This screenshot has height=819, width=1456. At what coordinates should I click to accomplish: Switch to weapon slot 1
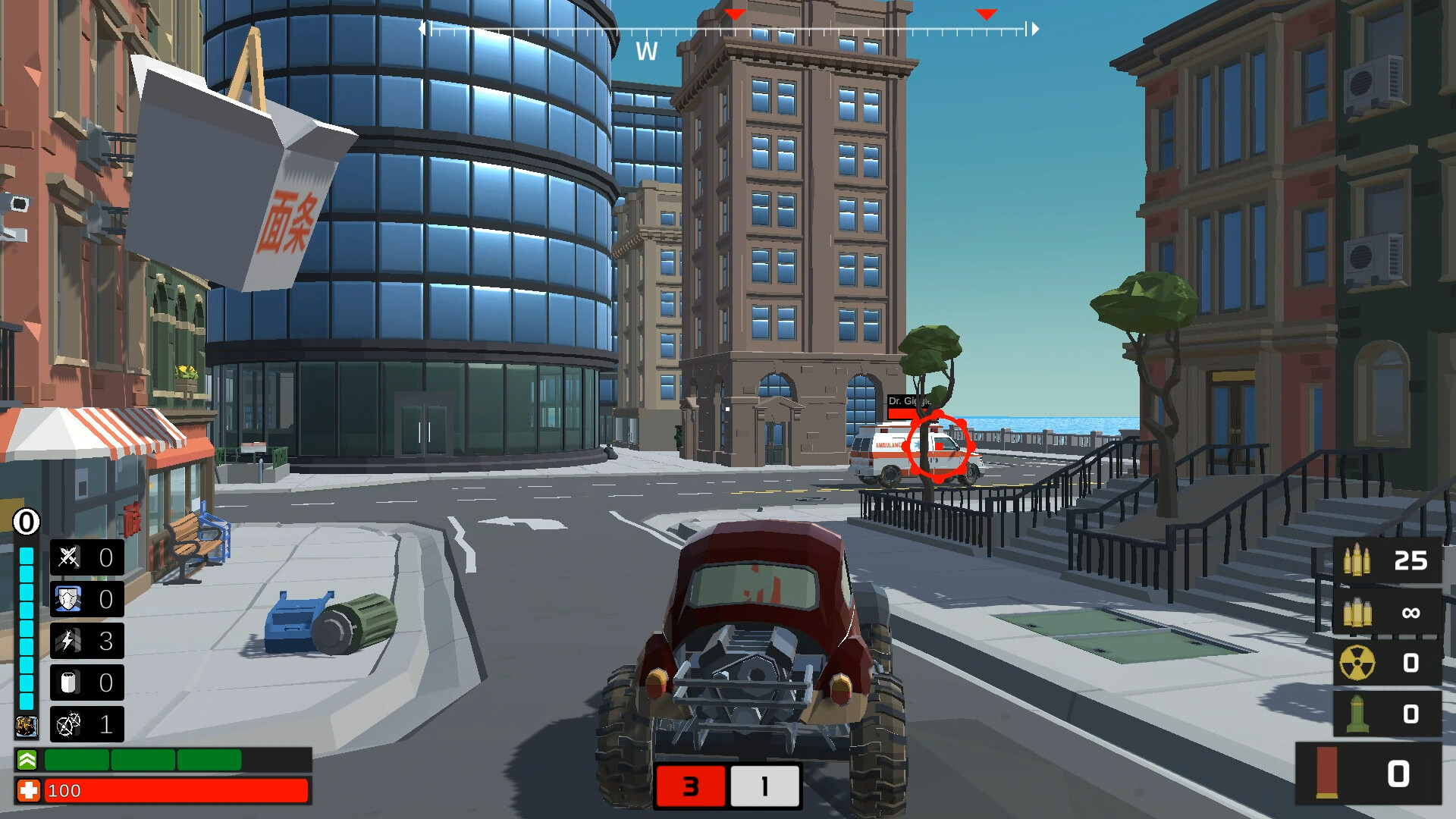pyautogui.click(x=764, y=786)
